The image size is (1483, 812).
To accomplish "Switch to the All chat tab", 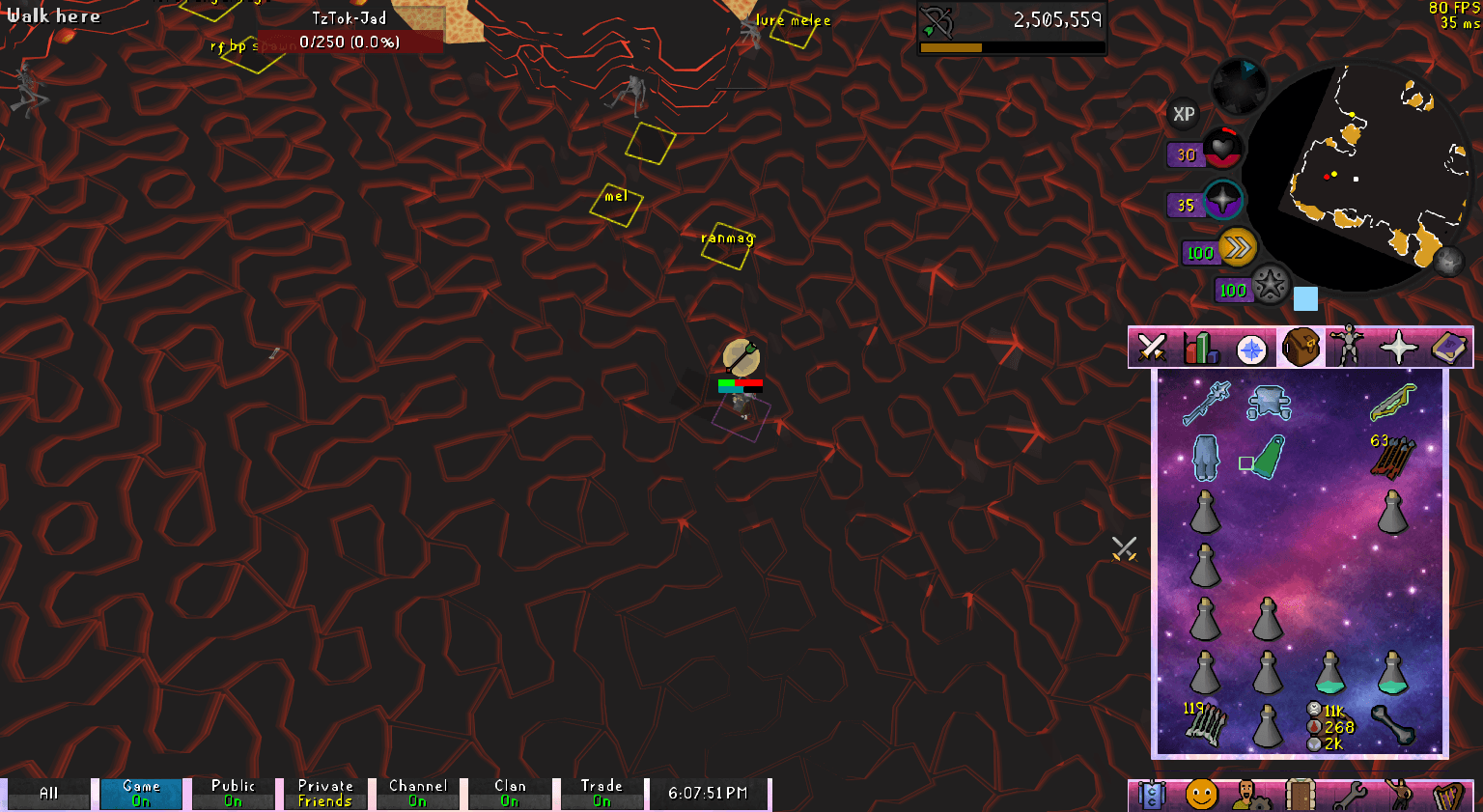I will [x=48, y=792].
